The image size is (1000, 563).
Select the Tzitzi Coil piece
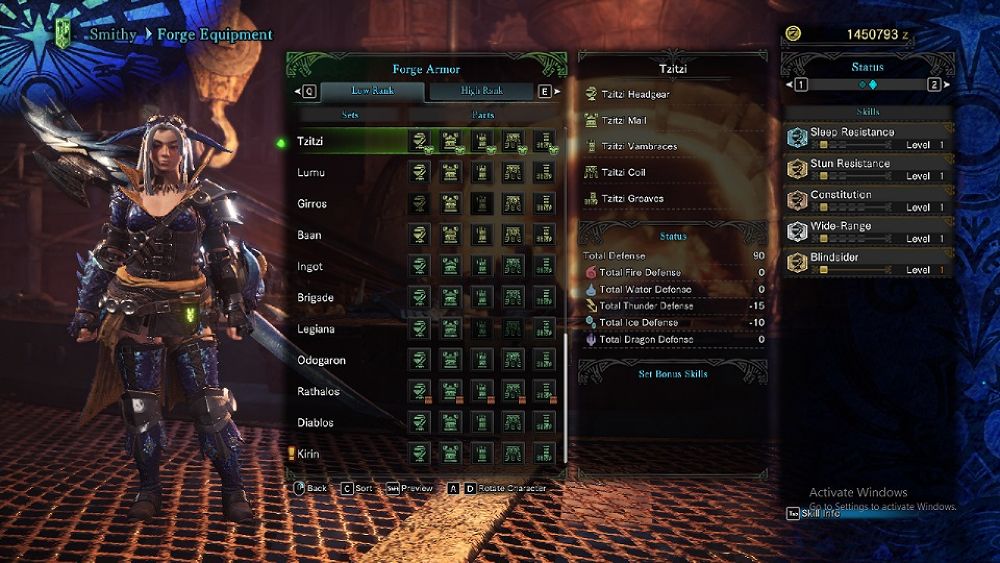623,172
